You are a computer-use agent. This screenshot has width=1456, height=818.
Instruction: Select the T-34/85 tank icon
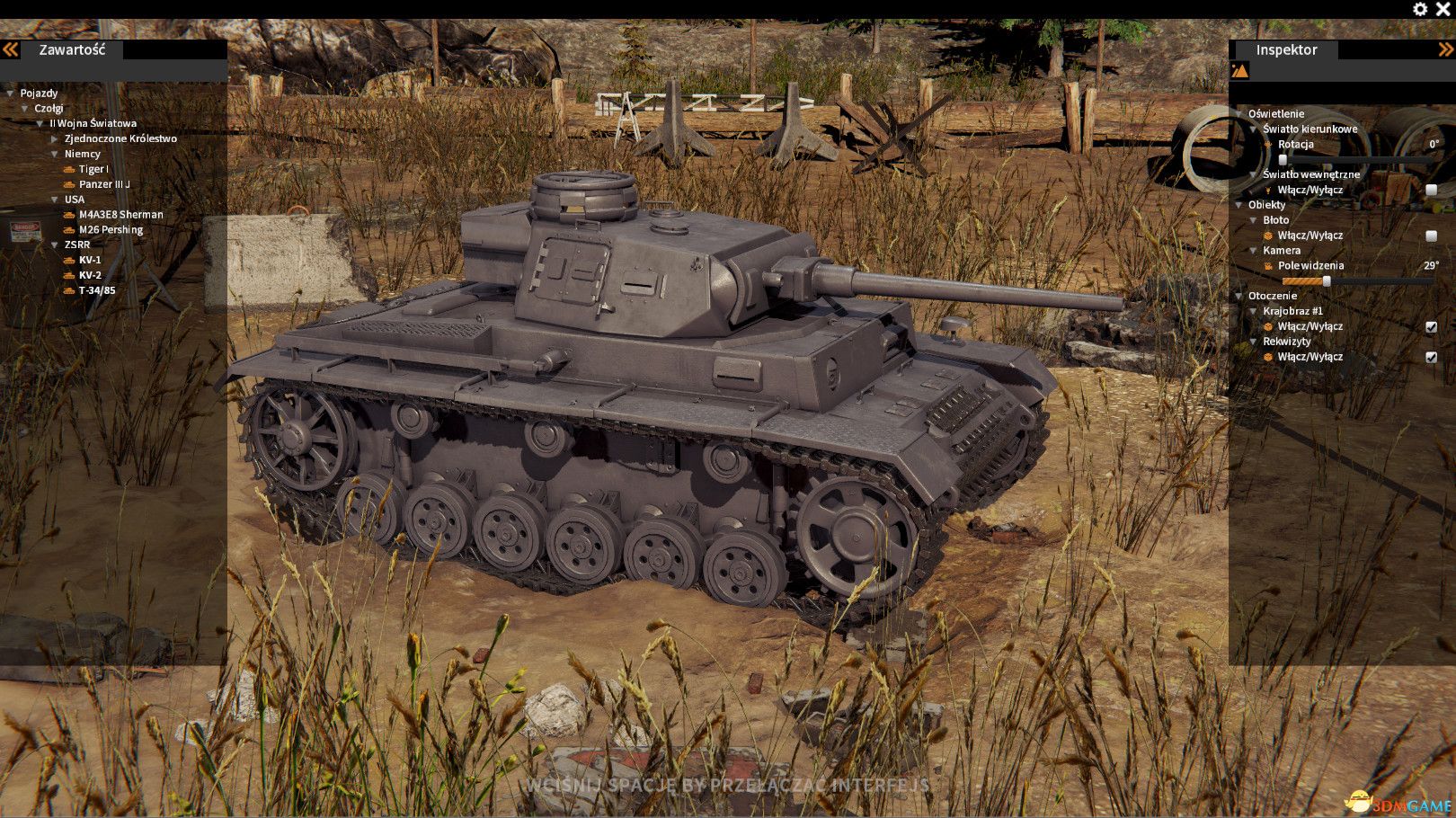[x=70, y=289]
